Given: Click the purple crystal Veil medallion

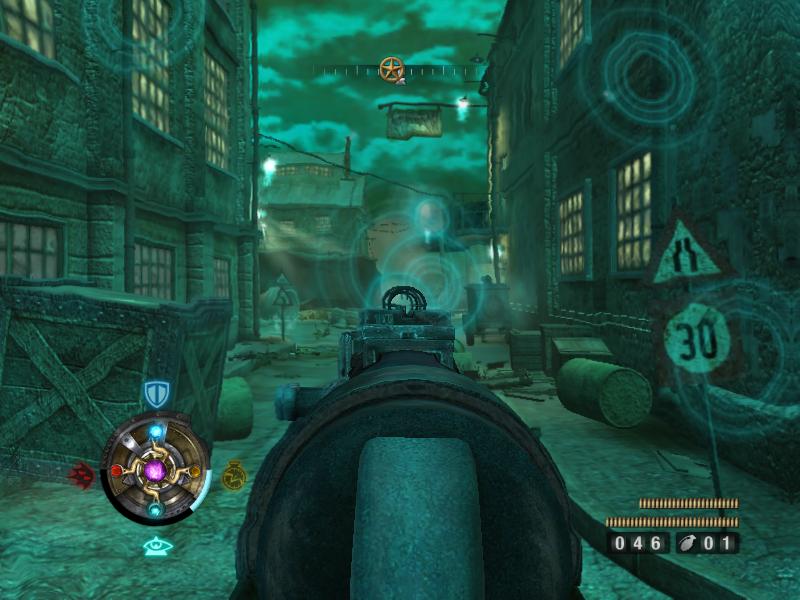Looking at the screenshot, I should click(155, 470).
